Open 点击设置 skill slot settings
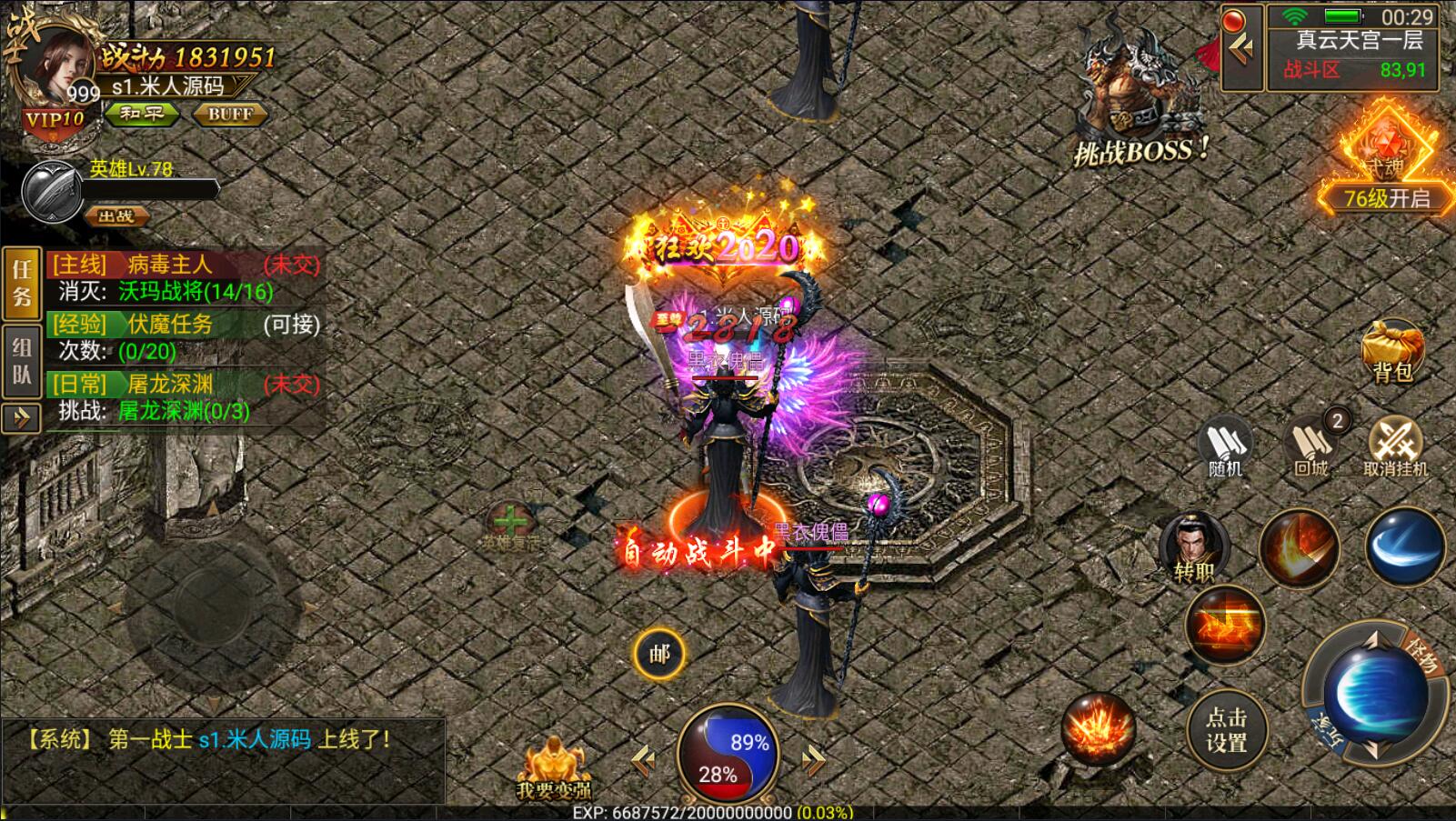1456x821 pixels. 1226,729
